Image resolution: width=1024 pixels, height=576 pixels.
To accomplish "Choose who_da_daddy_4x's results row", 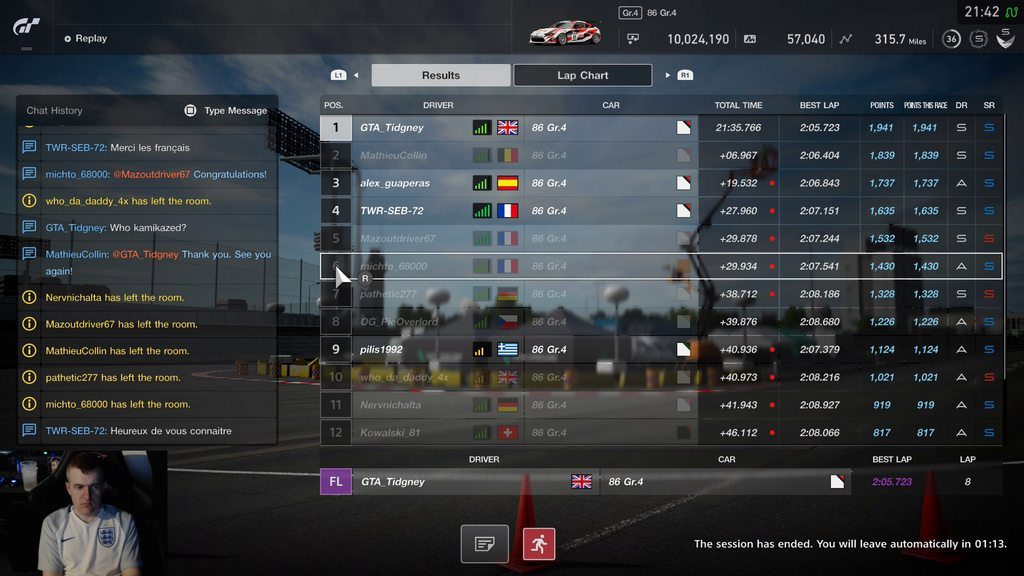I will point(660,377).
